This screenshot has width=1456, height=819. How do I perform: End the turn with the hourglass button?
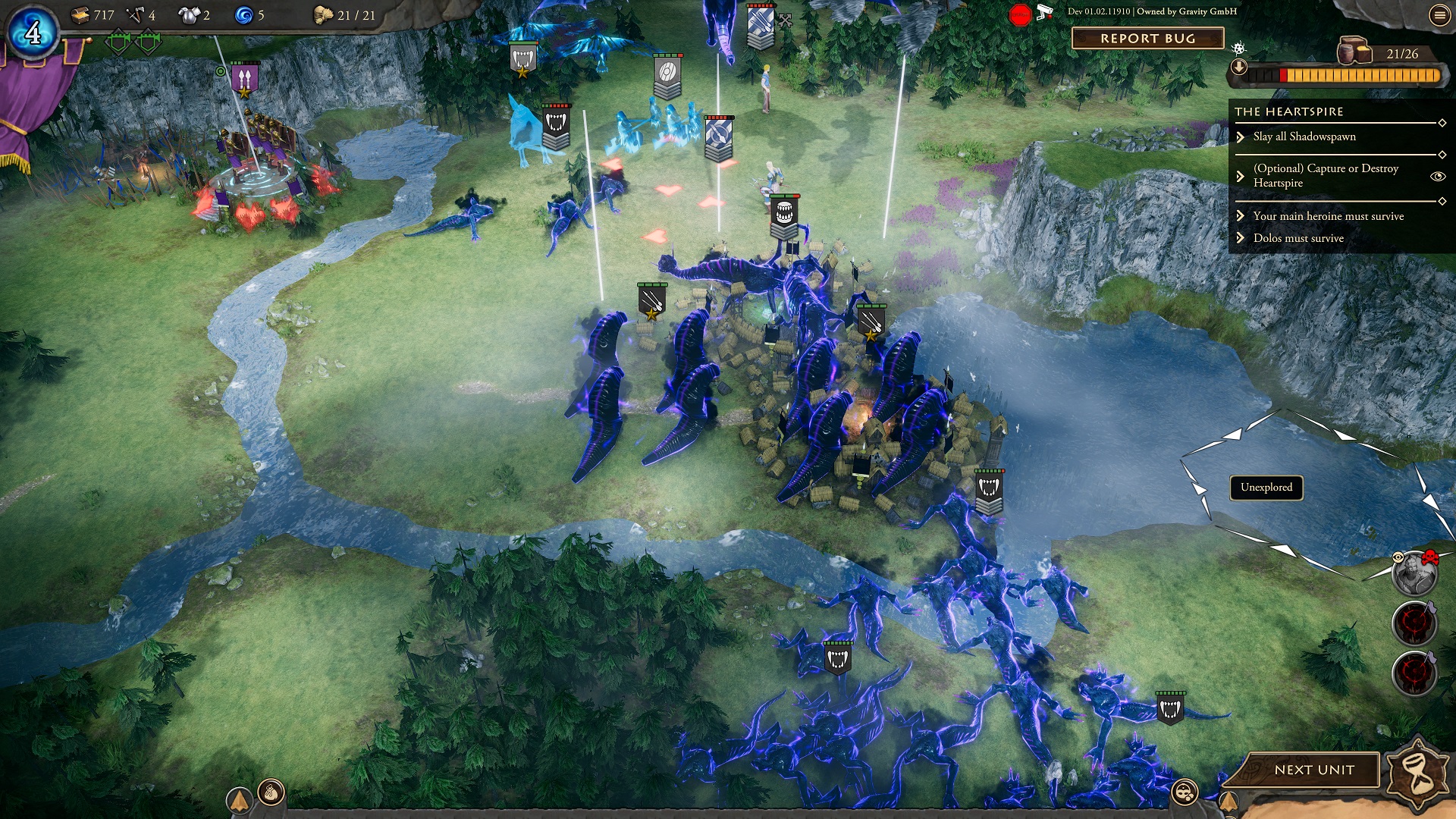click(x=1417, y=774)
